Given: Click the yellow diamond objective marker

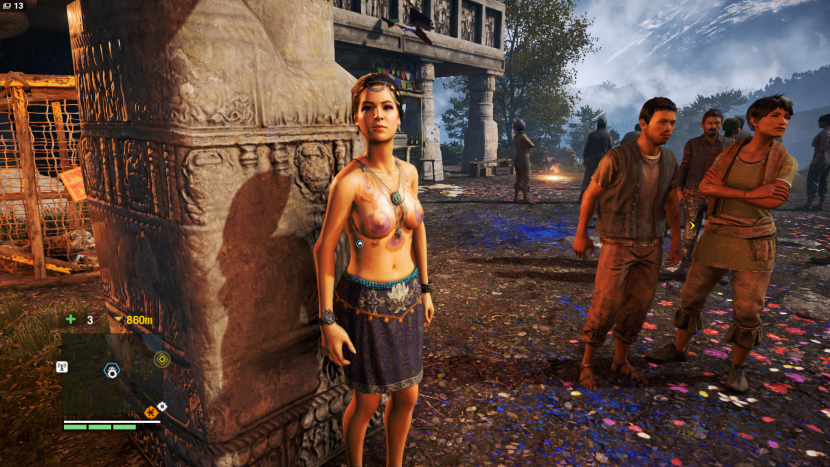Looking at the screenshot, I should 162,359.
